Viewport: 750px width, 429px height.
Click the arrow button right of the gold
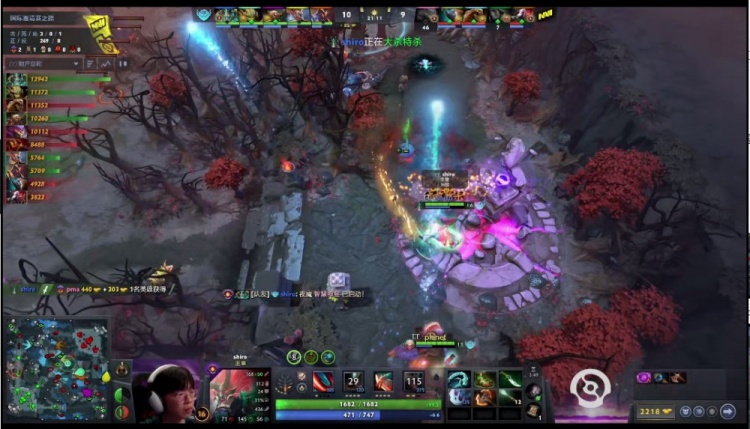(728, 411)
